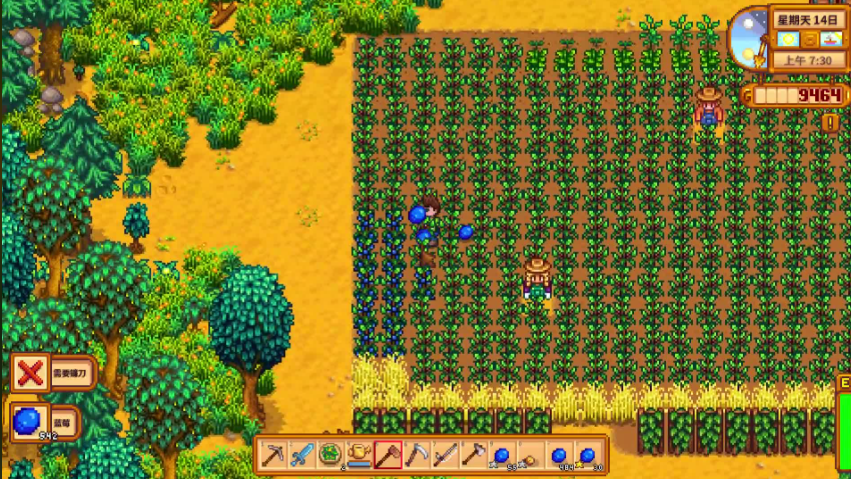Select the golden watering can
Screen dimensions: 851x479
click(359, 455)
